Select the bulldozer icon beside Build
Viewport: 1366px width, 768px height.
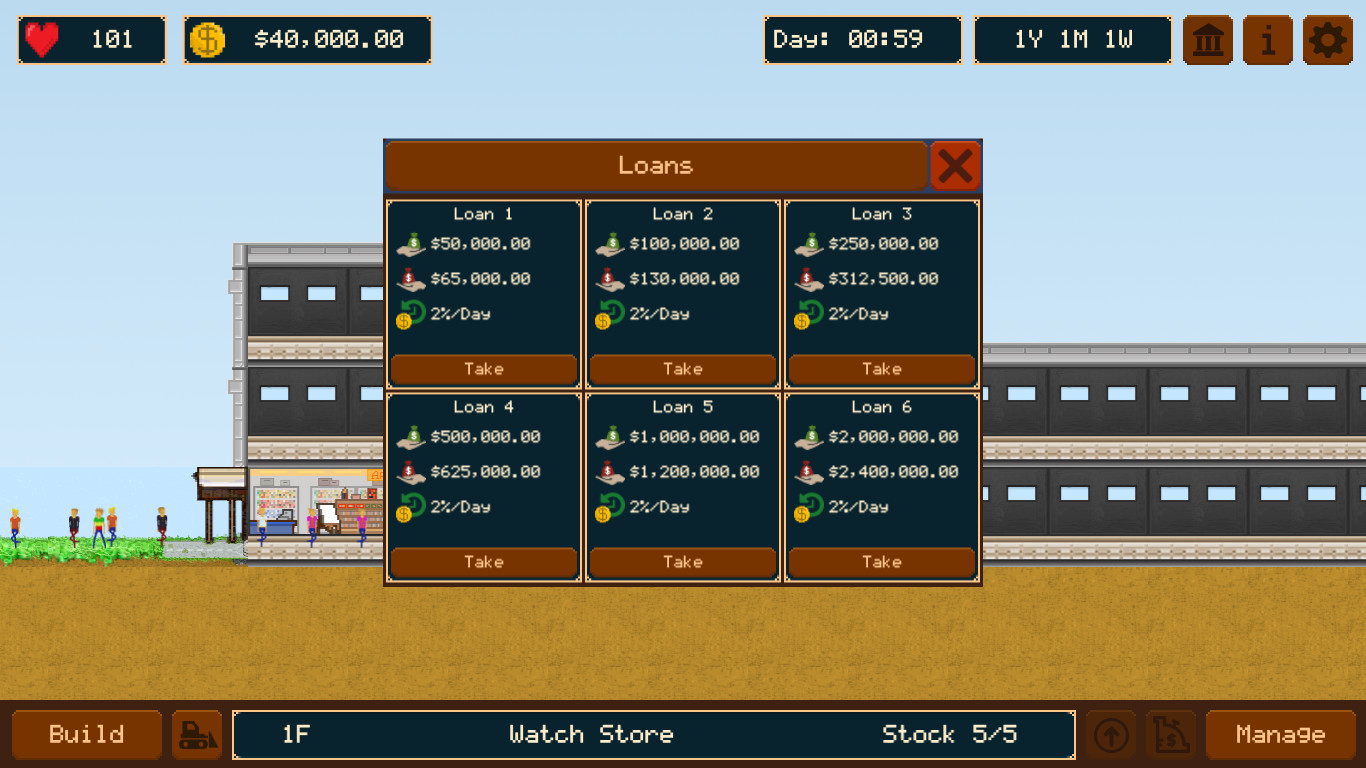(x=197, y=734)
